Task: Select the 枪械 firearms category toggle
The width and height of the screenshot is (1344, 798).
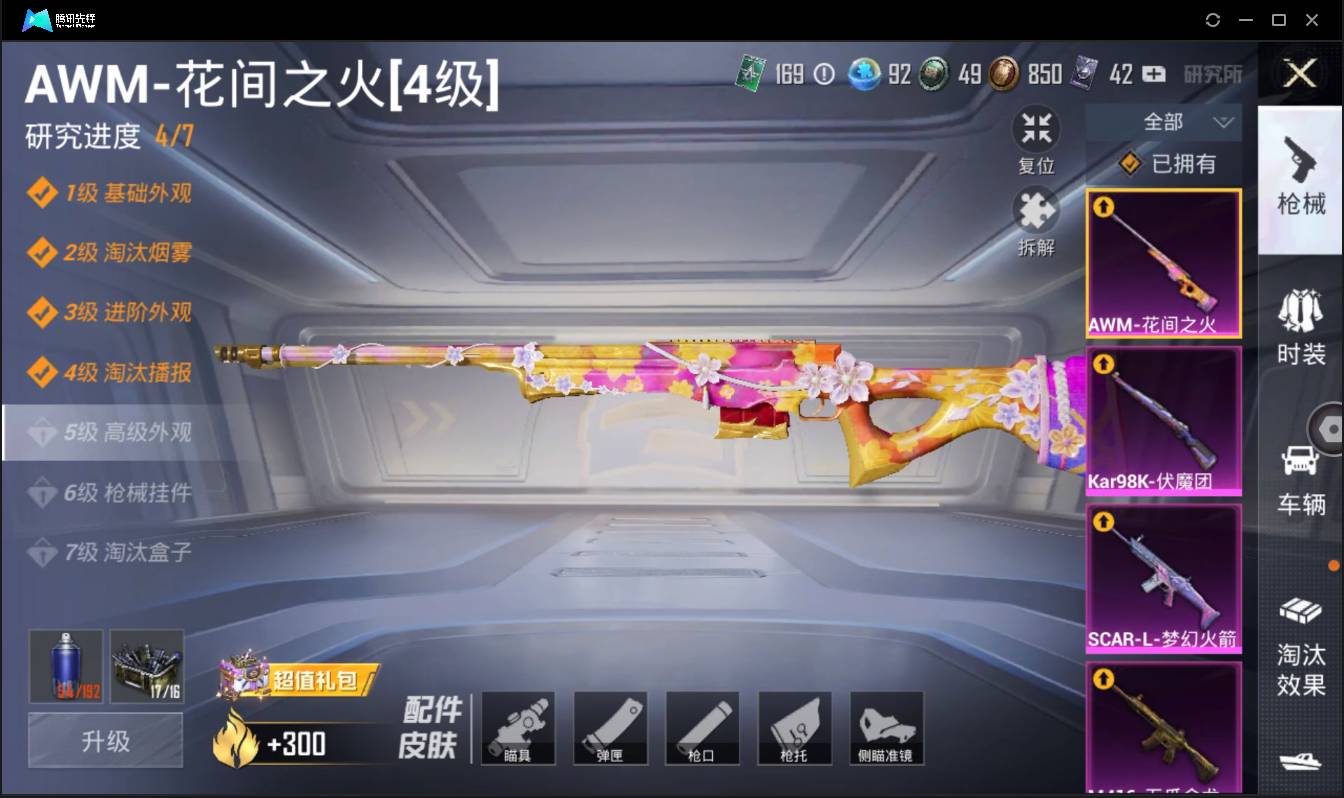Action: pyautogui.click(x=1301, y=180)
